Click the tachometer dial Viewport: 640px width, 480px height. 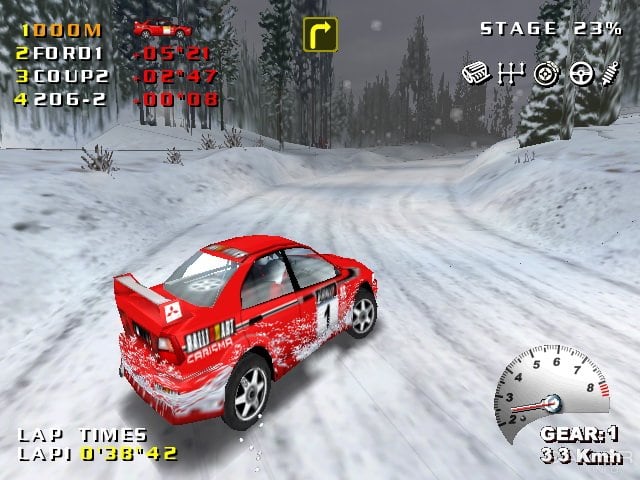pos(552,385)
